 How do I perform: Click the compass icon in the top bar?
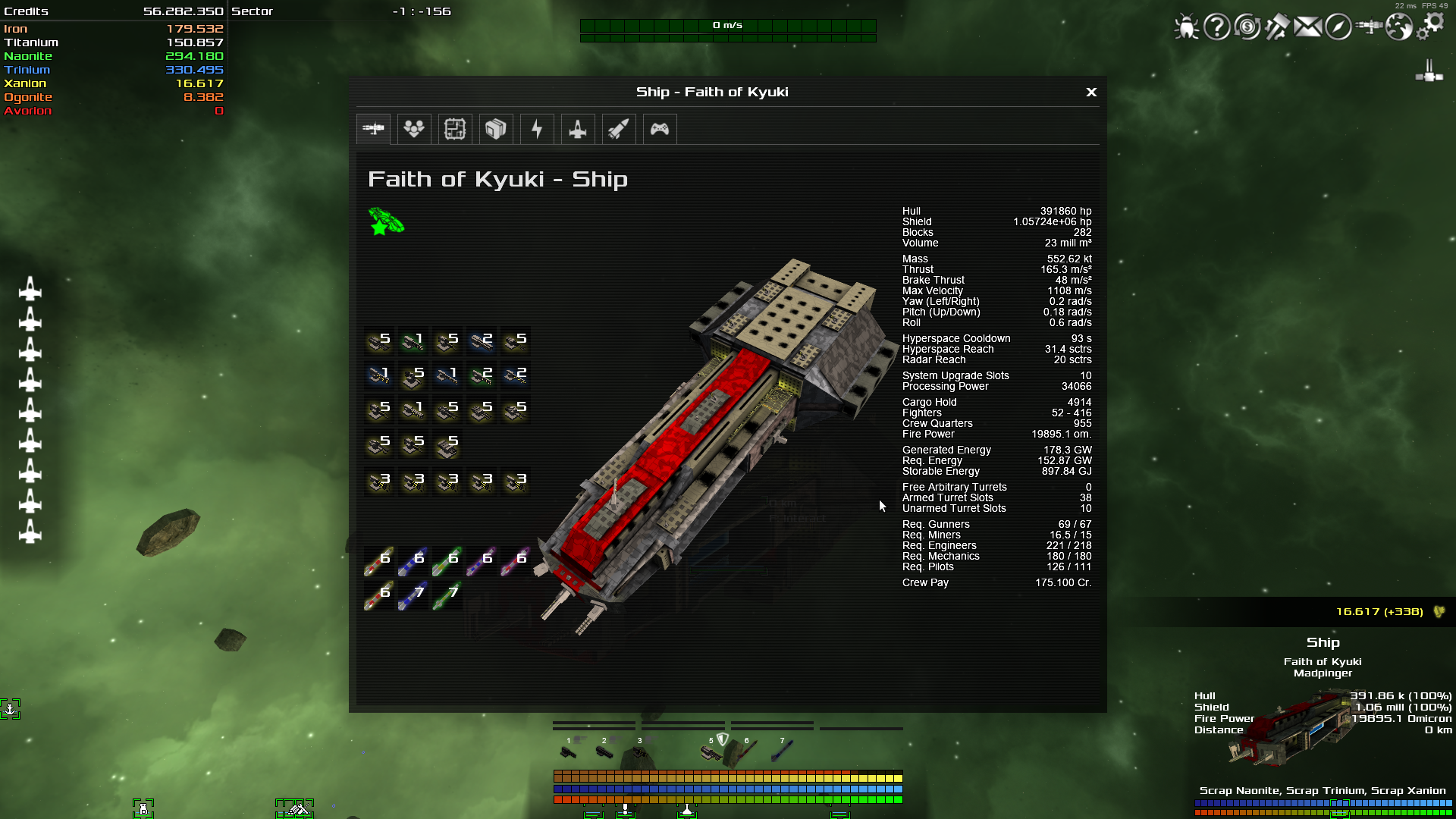click(1338, 27)
